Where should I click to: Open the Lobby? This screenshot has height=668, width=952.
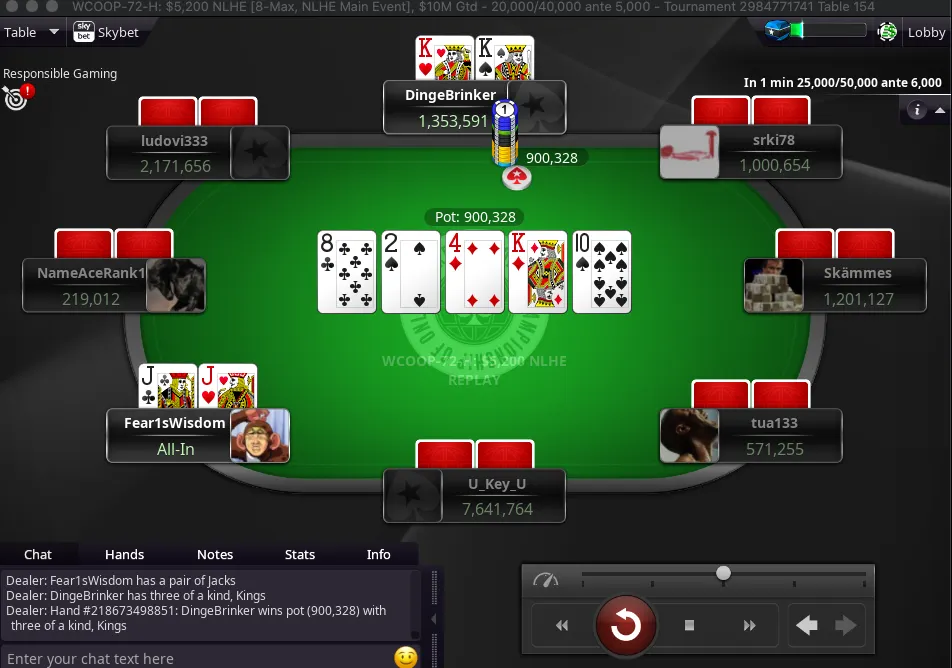click(926, 32)
